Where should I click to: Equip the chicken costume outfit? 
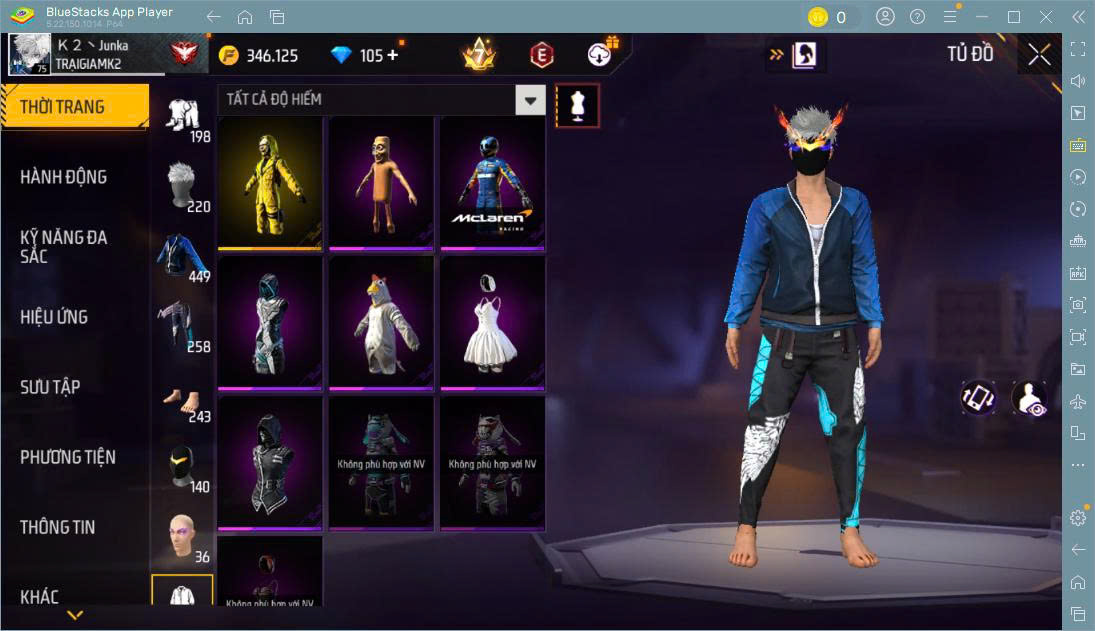click(381, 323)
